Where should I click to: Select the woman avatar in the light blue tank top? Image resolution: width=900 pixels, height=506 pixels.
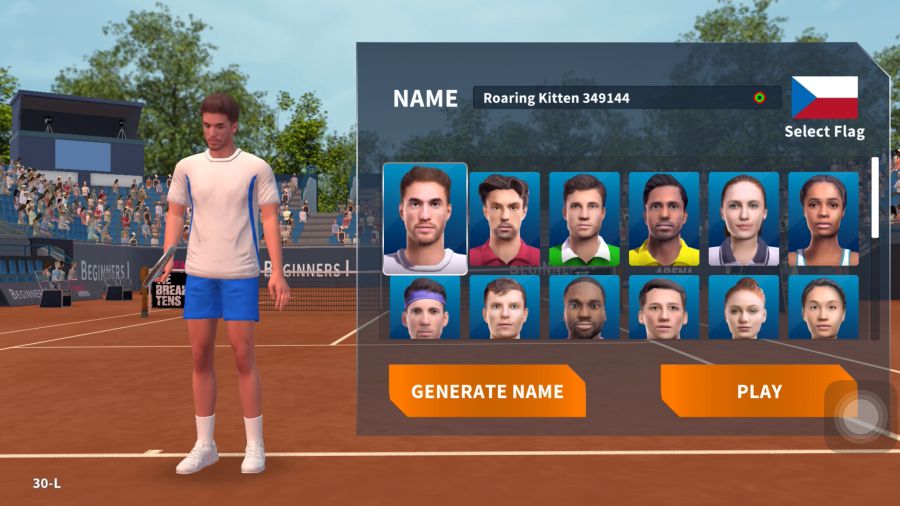tap(823, 220)
